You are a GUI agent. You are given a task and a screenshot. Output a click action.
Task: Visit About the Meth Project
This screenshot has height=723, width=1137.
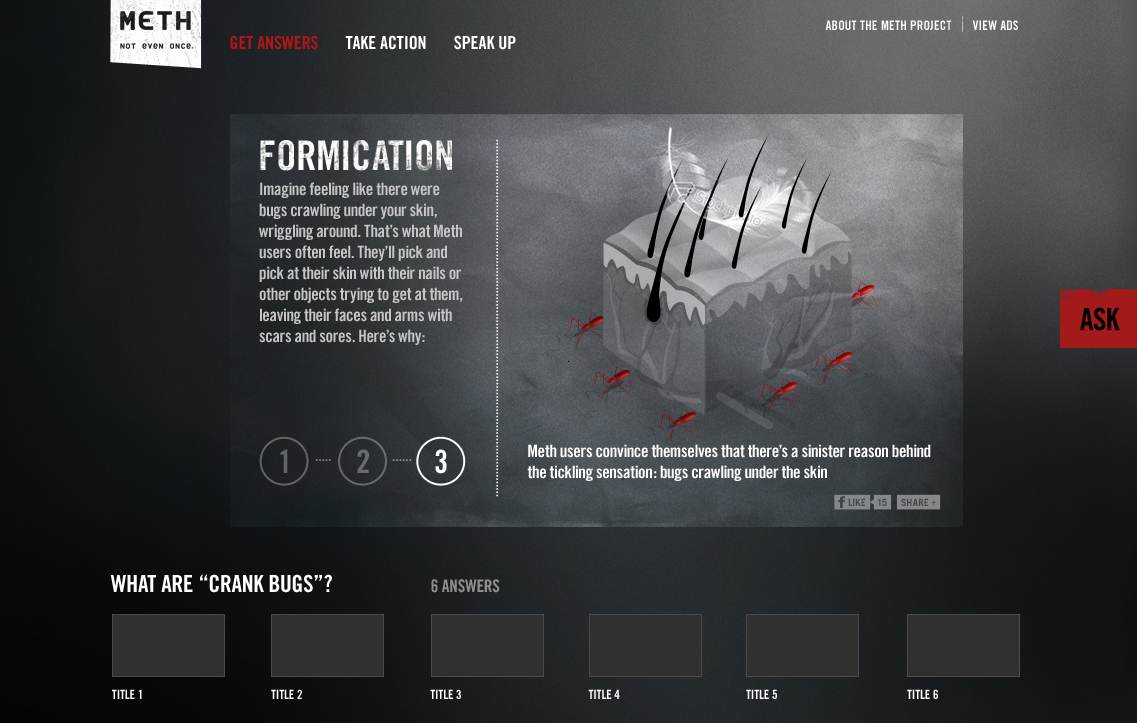click(888, 26)
